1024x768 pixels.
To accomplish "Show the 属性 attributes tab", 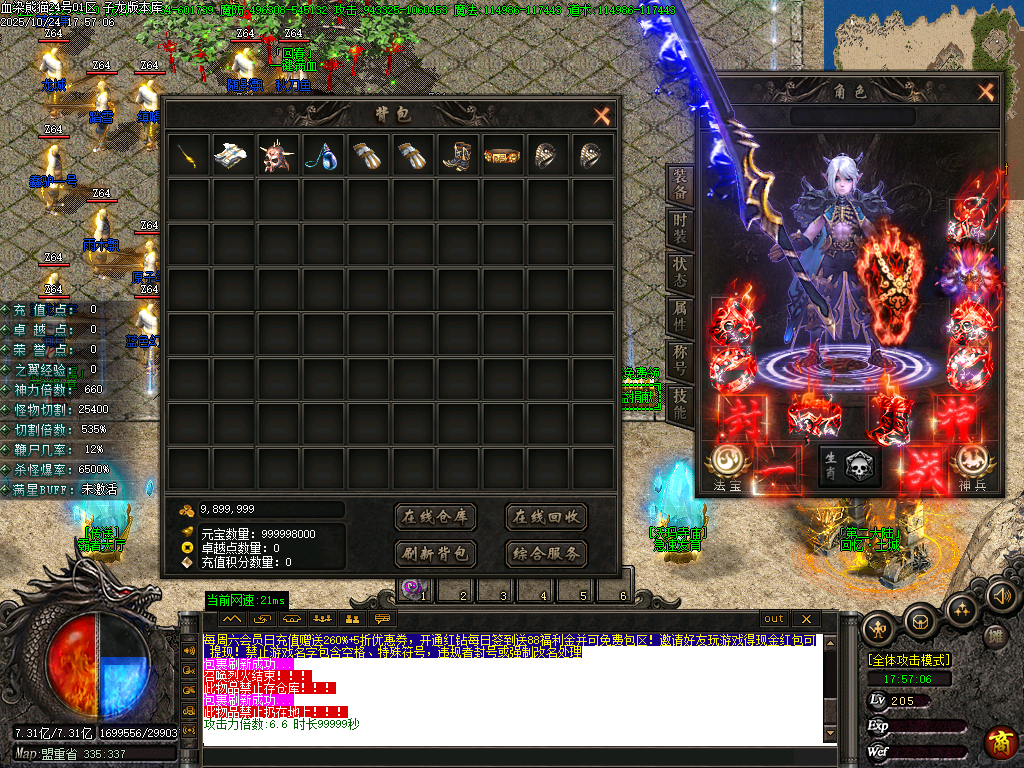I will click(680, 317).
